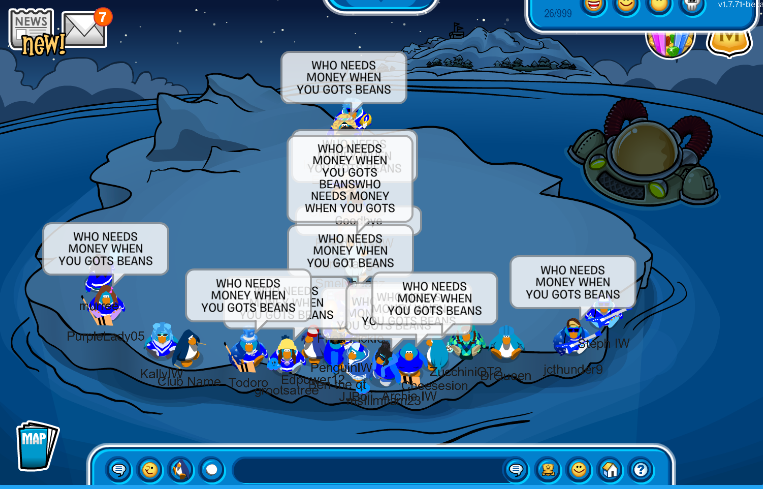Viewport: 763px width, 489px height.
Task: Open the help question mark button
Action: point(641,469)
